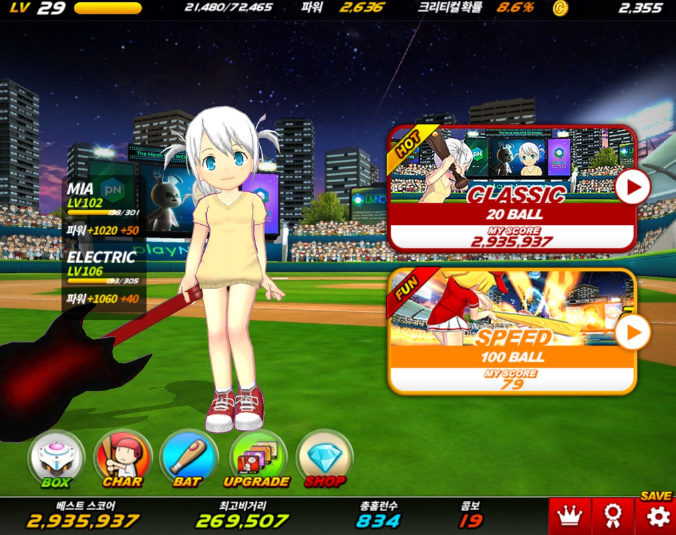
Task: Play the Speed 100 Ball mode
Action: click(x=632, y=332)
